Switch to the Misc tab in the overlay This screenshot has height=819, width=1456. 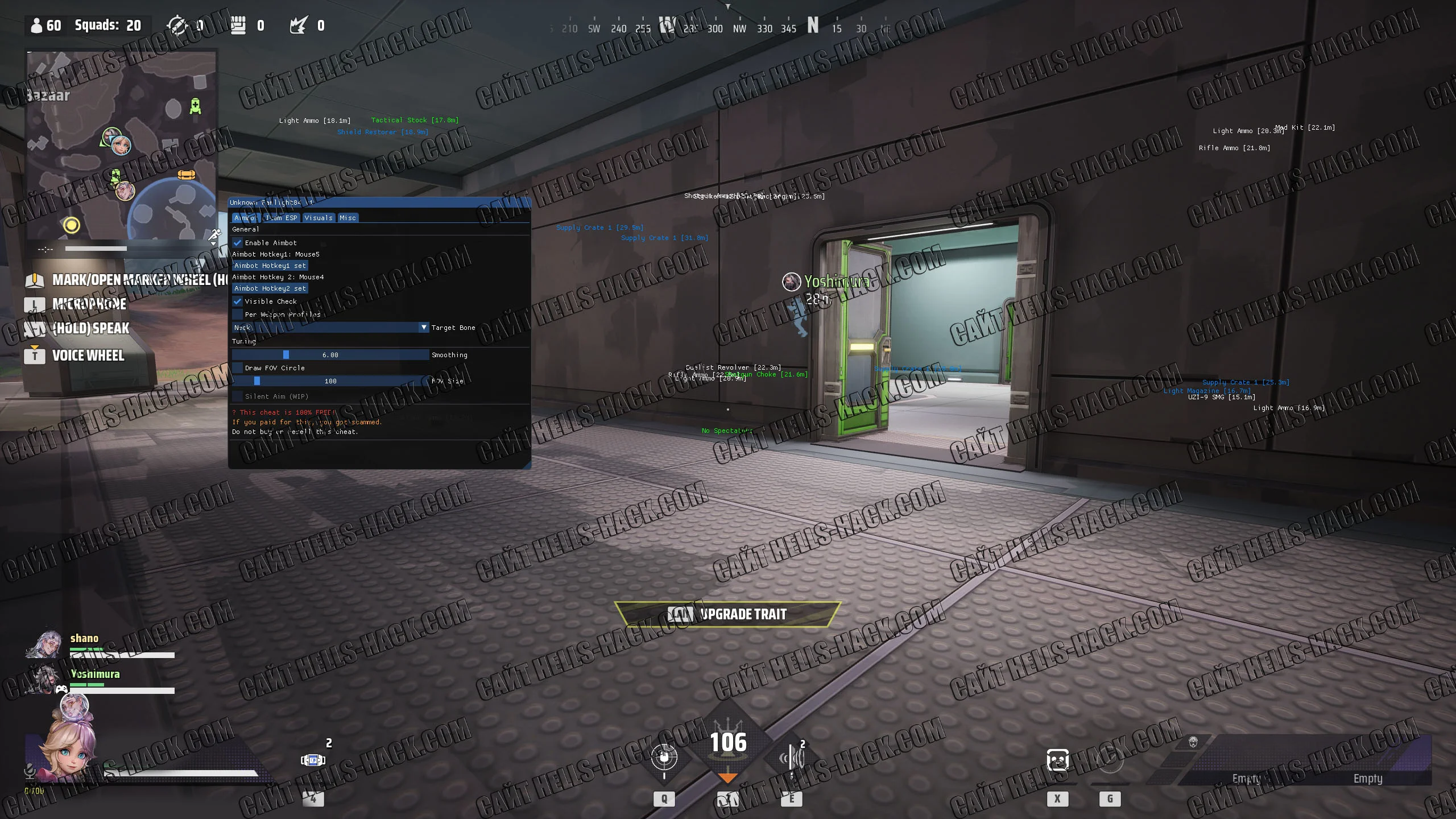[348, 218]
